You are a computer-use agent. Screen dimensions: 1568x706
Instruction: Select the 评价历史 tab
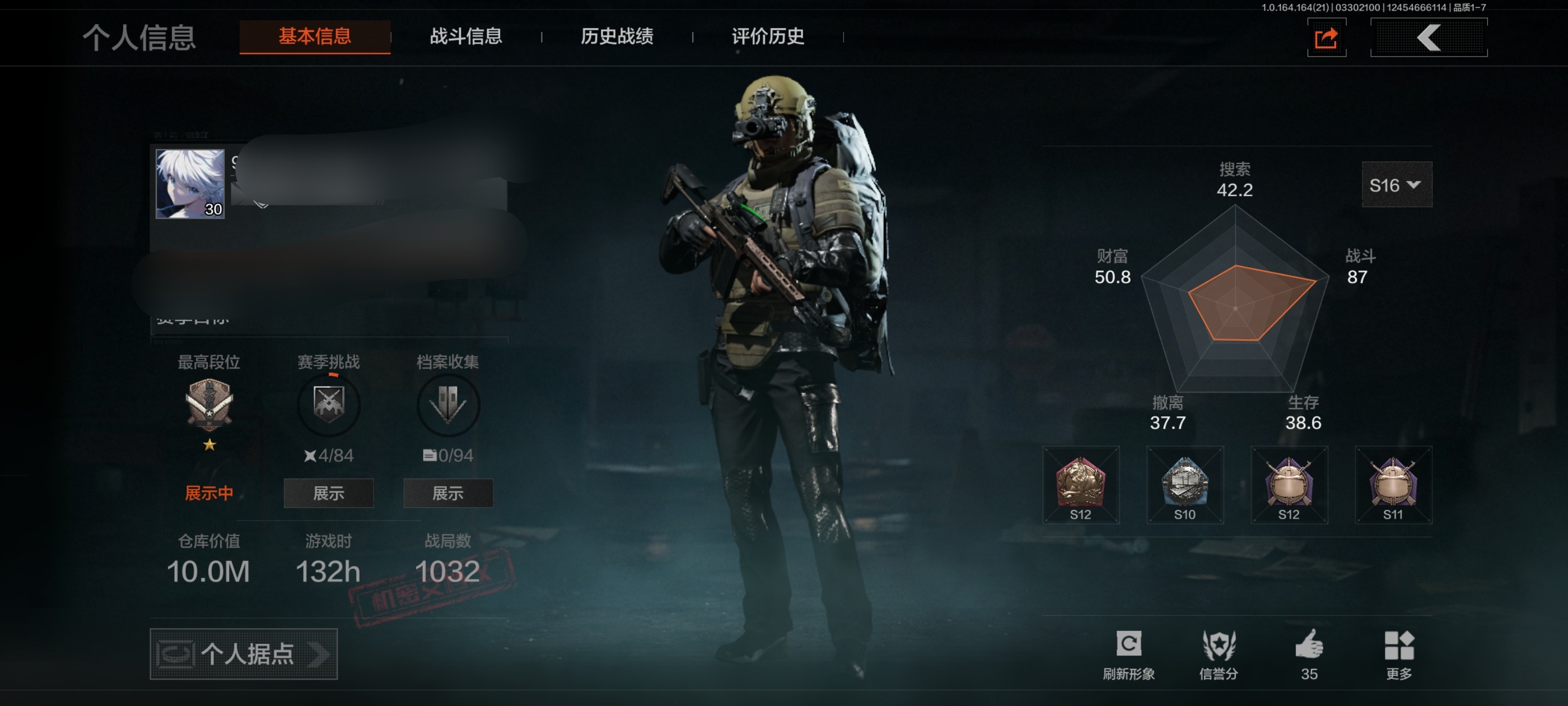click(x=768, y=36)
